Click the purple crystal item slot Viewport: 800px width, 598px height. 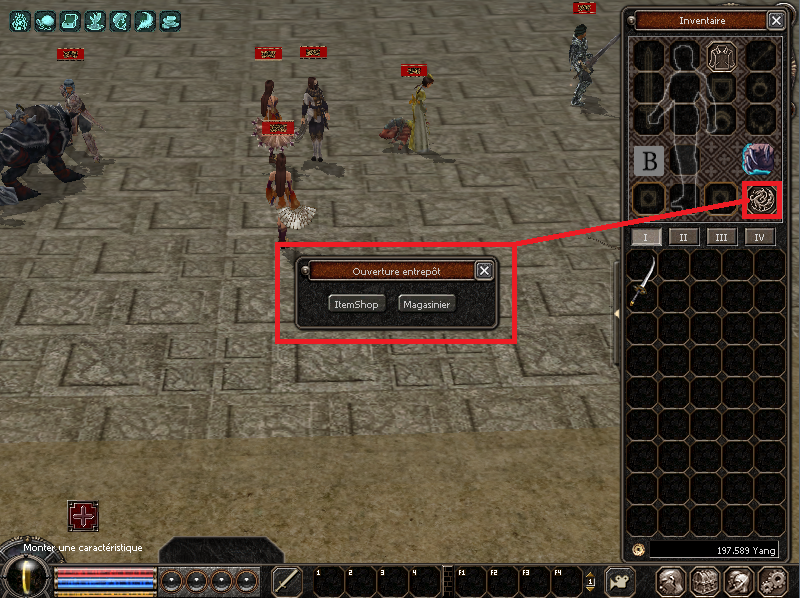(x=760, y=158)
